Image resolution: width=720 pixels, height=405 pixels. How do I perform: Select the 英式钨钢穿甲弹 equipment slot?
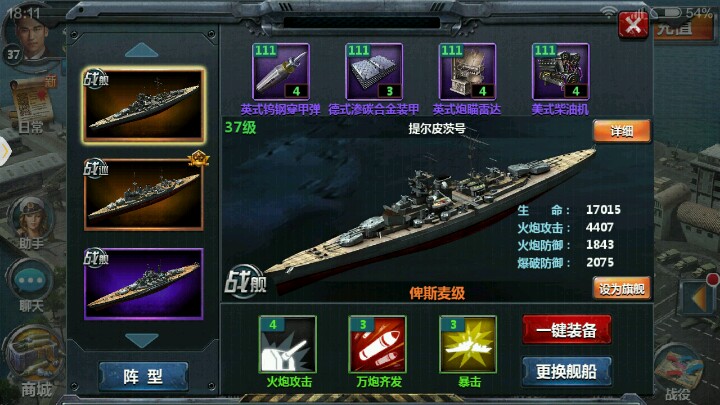tap(281, 72)
